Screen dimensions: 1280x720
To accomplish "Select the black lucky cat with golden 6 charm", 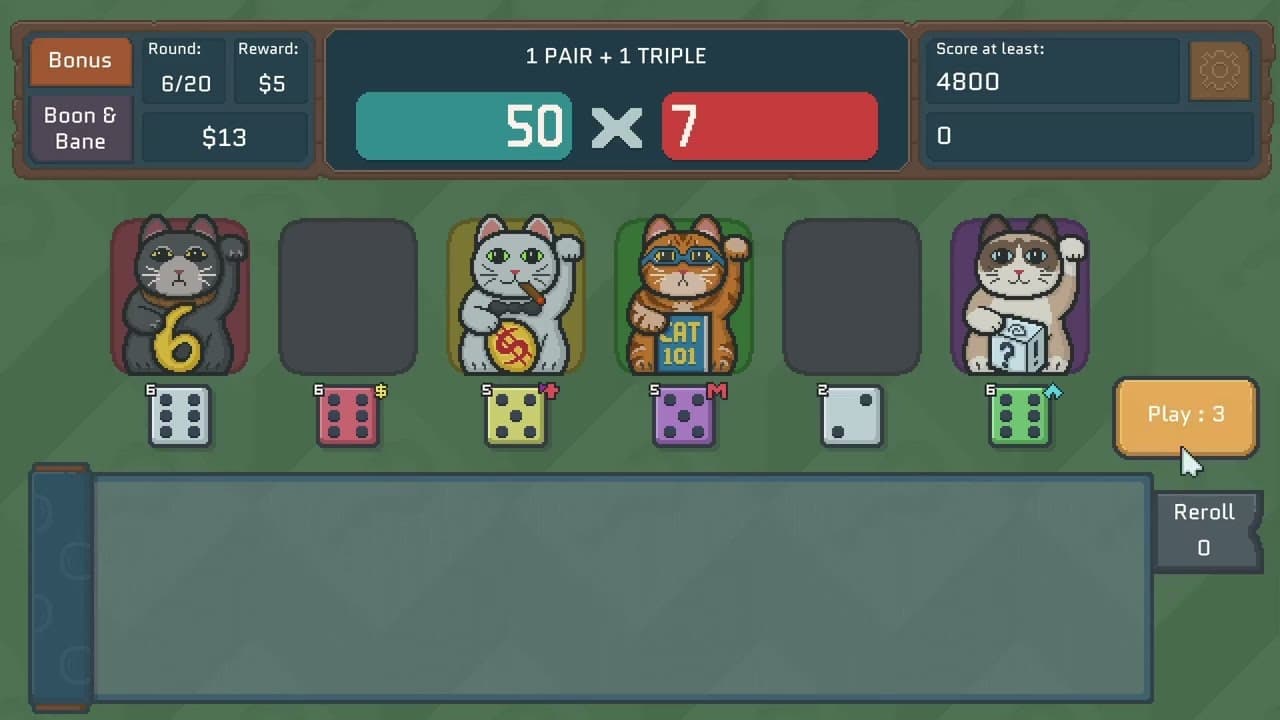I will pyautogui.click(x=181, y=295).
